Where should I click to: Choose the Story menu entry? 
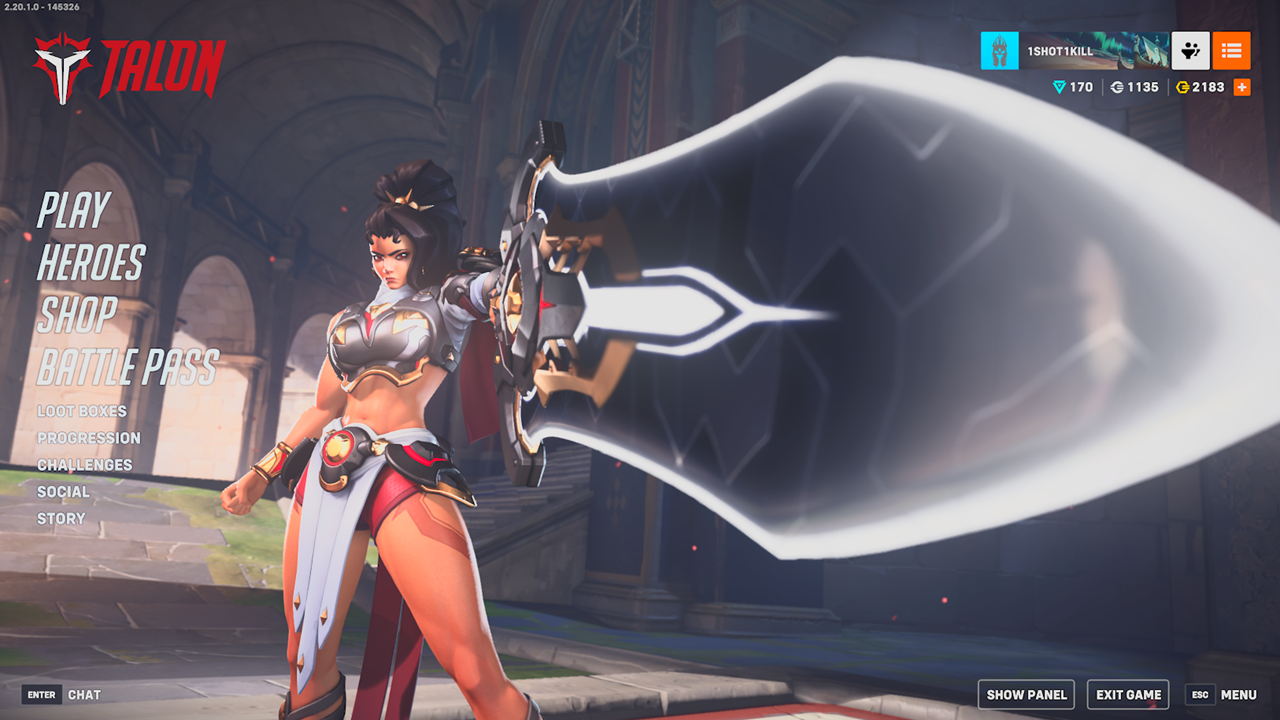[61, 519]
